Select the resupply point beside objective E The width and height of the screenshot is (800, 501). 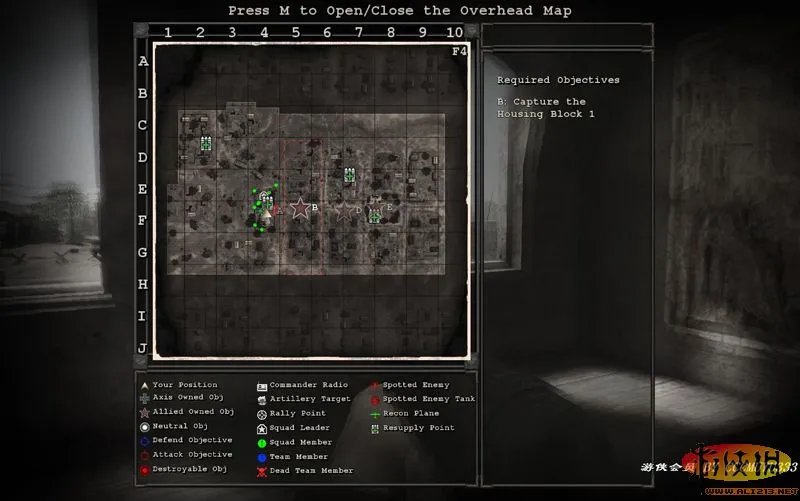tap(375, 215)
